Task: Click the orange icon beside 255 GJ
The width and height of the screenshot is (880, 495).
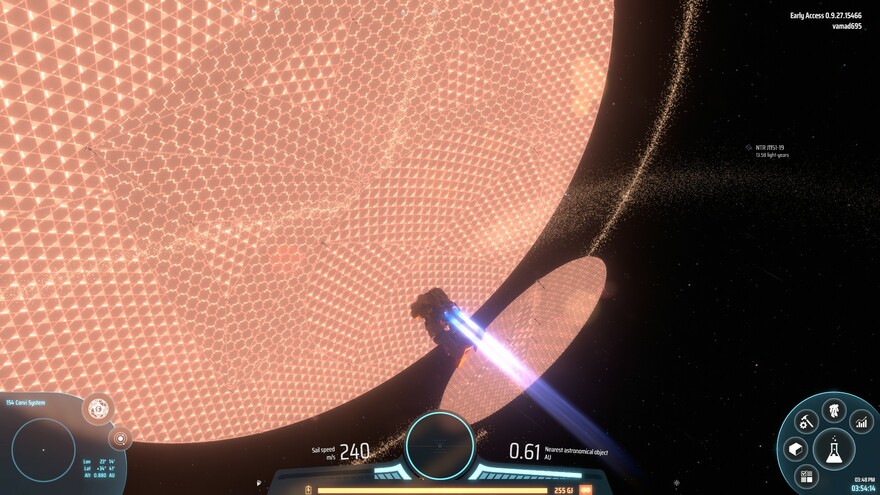Action: coord(586,490)
